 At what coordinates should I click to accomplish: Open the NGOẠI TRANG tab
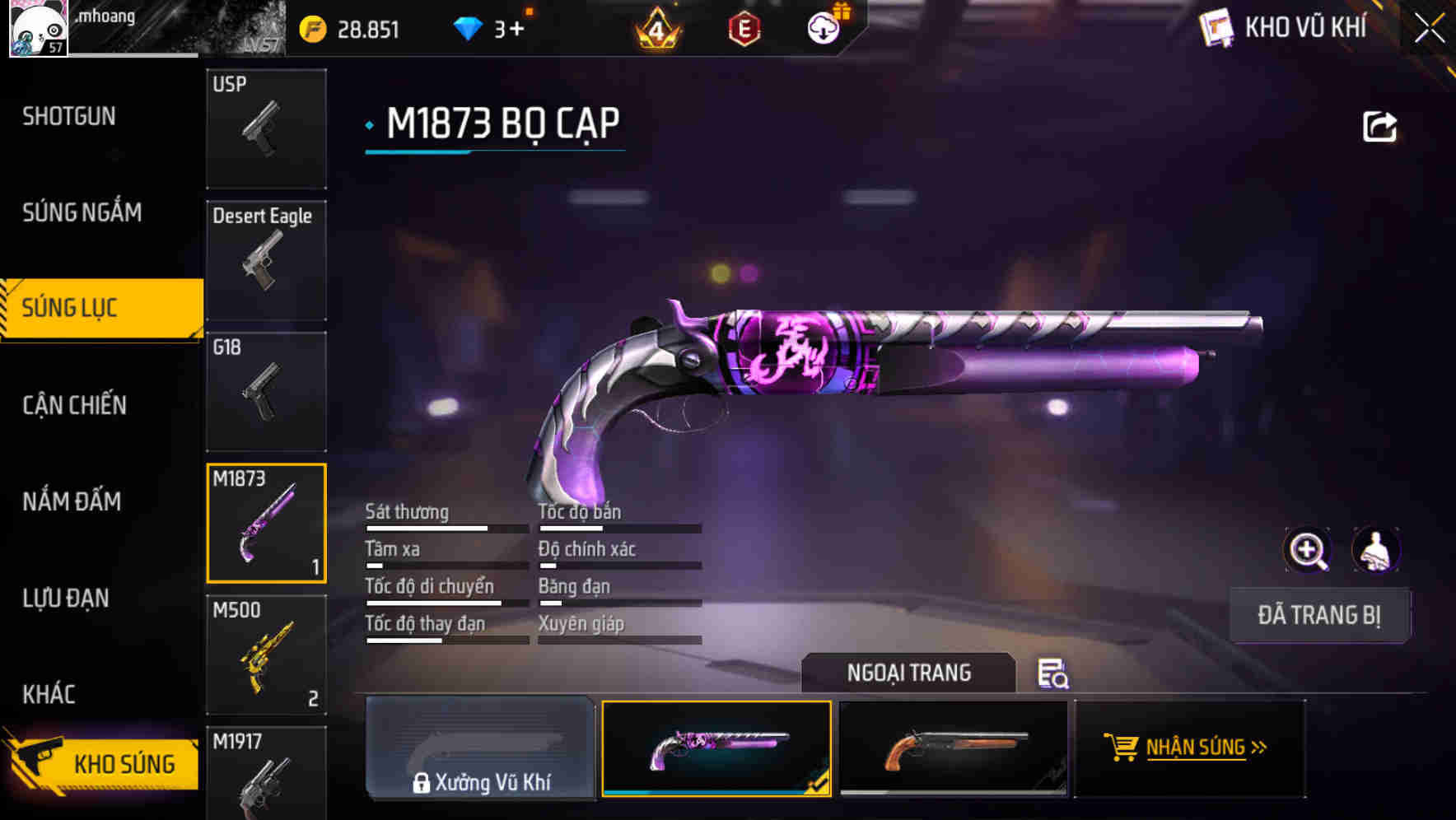pyautogui.click(x=908, y=672)
